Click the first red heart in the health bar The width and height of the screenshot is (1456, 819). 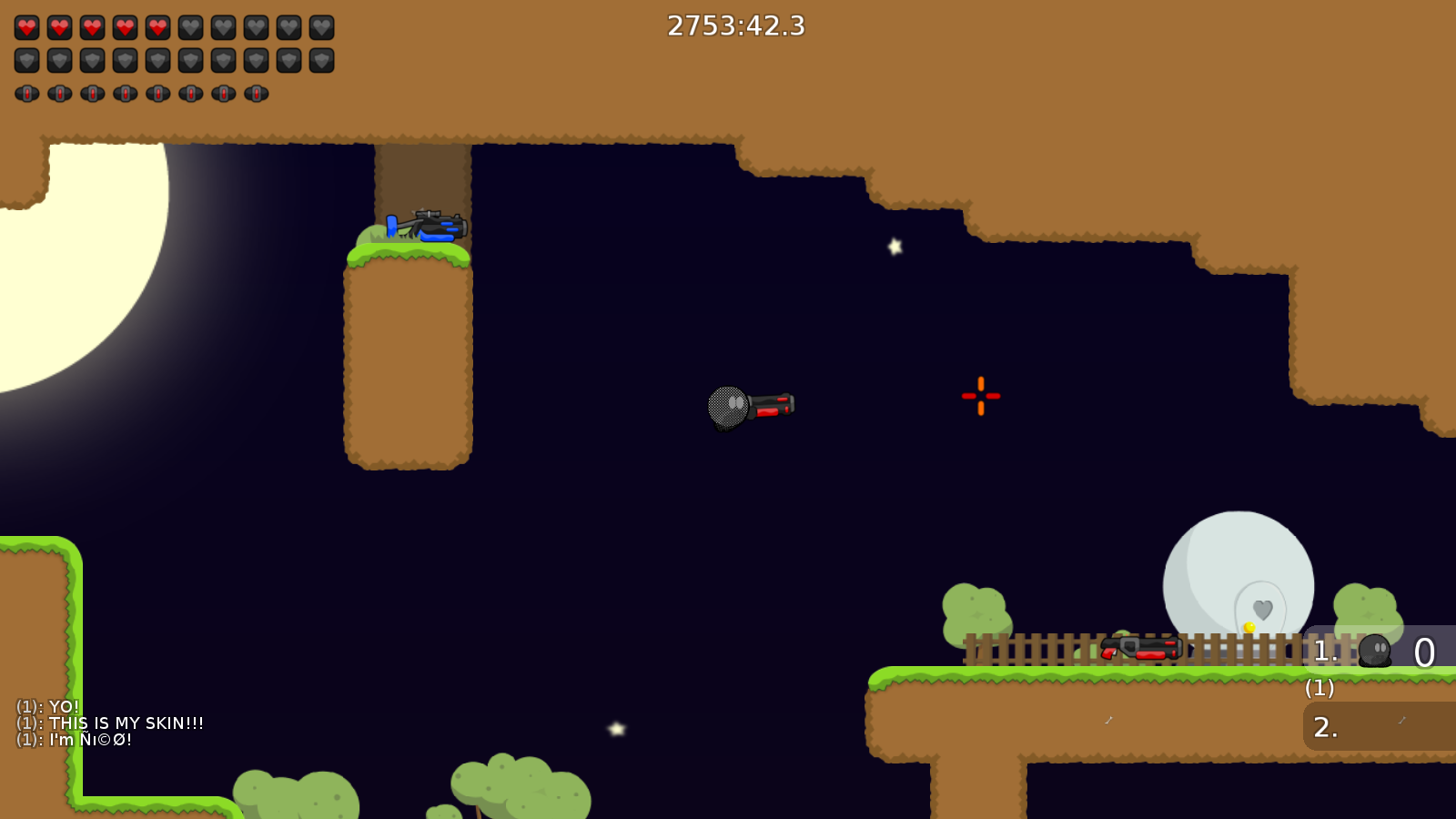coord(26,26)
